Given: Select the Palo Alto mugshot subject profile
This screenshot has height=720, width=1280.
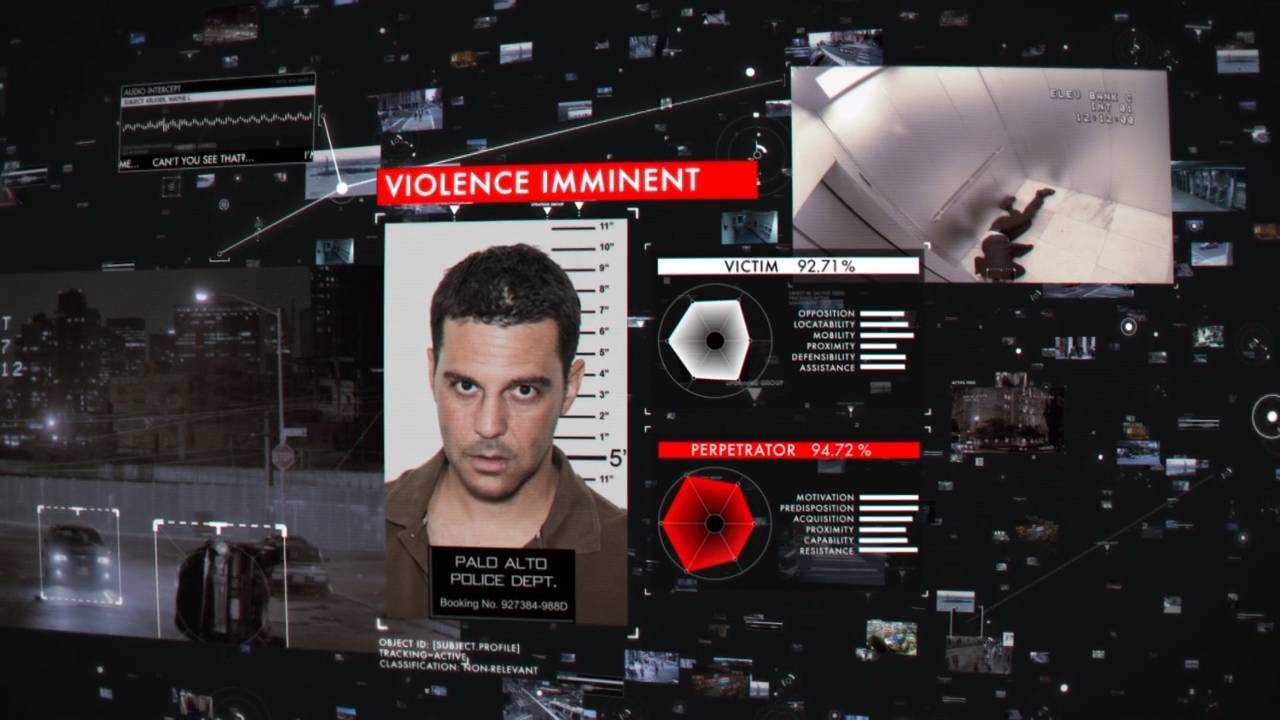Looking at the screenshot, I should click(x=506, y=420).
